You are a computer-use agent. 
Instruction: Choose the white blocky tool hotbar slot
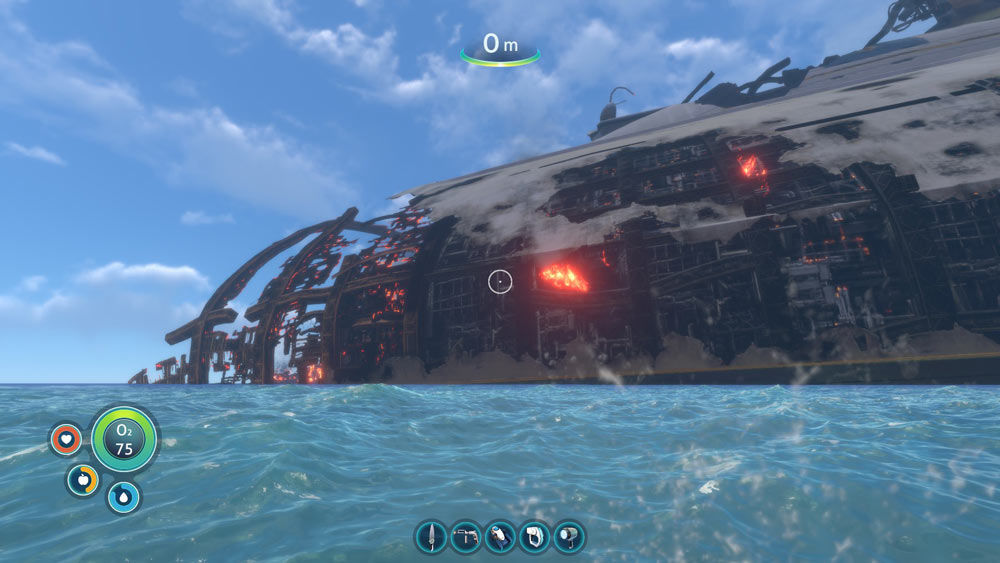(x=535, y=537)
